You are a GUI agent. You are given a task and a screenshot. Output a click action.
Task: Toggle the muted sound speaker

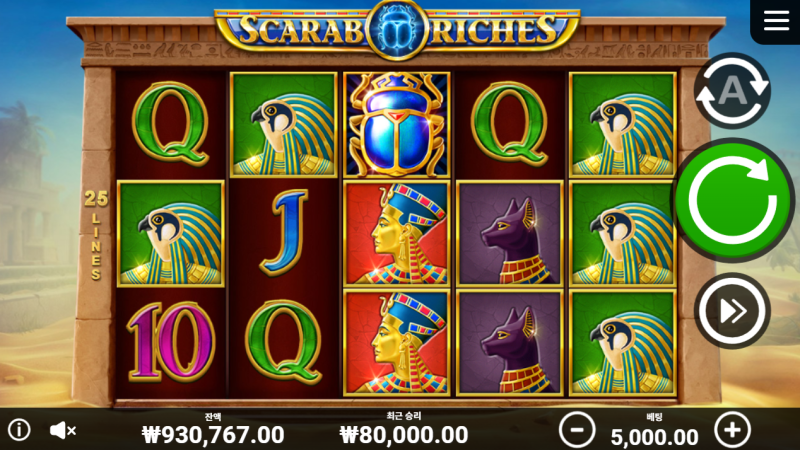click(x=62, y=430)
